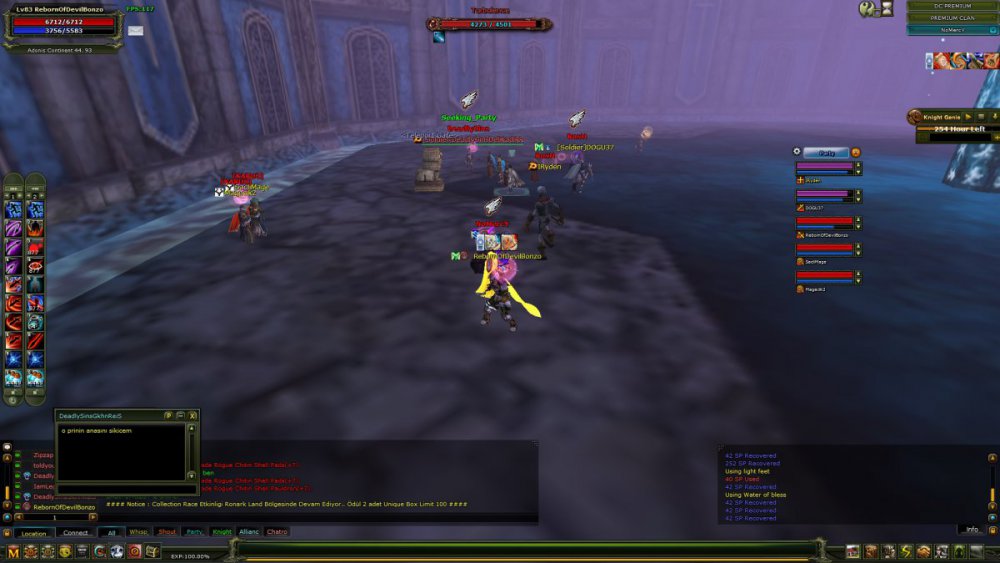The image size is (1000, 563).
Task: Click the Connect button
Action: pyautogui.click(x=76, y=533)
